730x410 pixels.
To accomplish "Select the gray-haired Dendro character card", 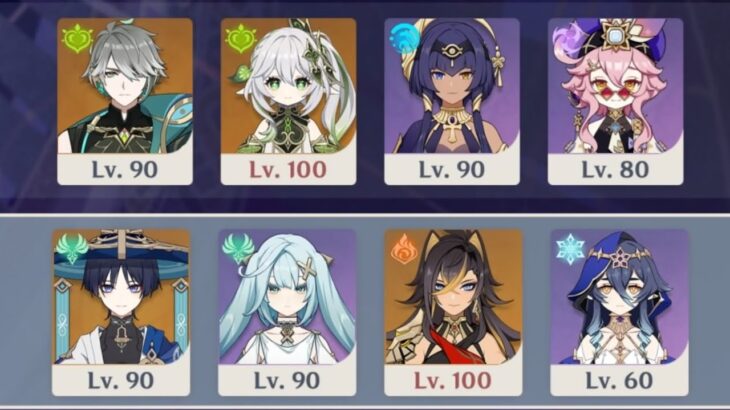I will (x=125, y=100).
